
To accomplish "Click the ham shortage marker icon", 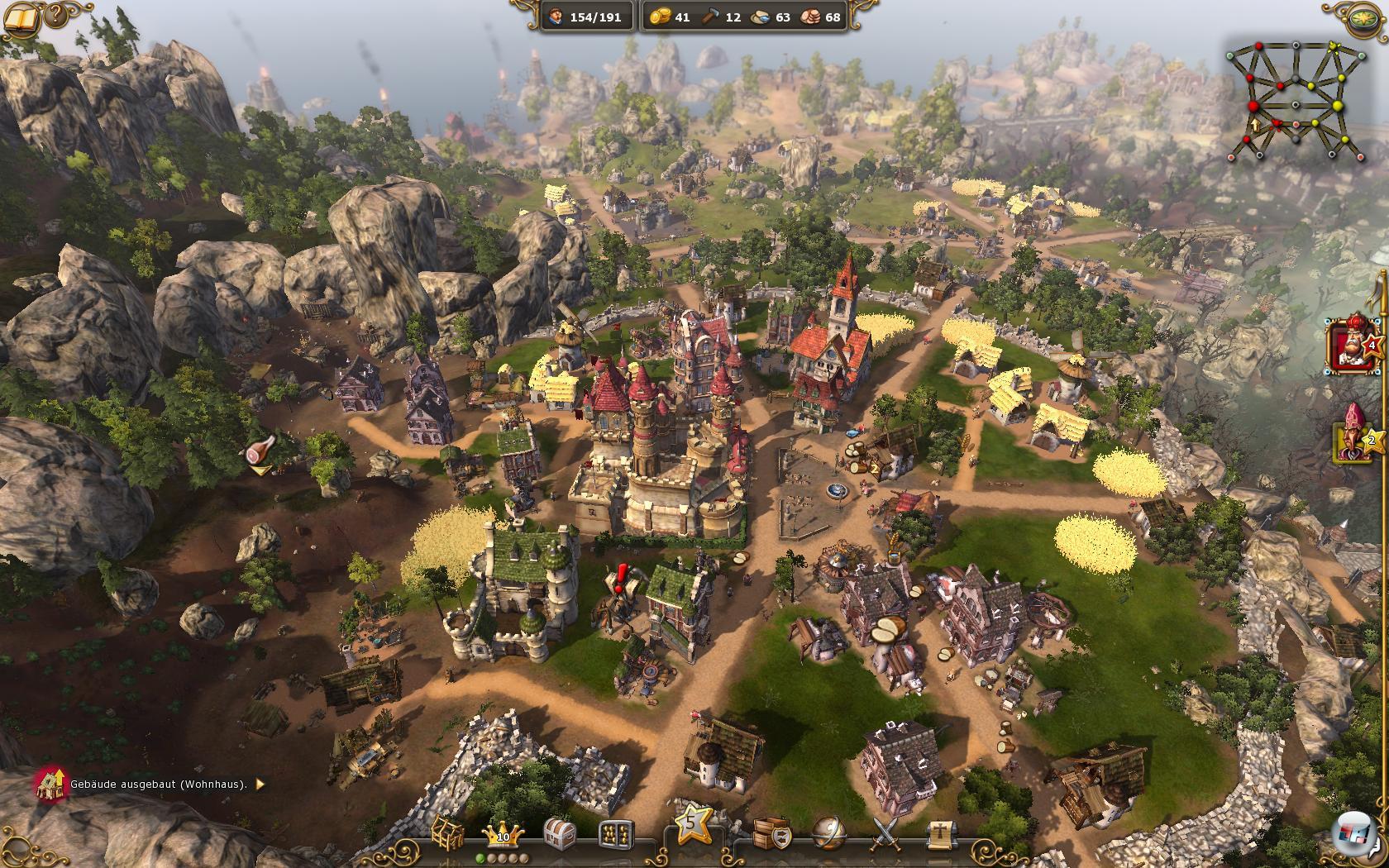I will tap(260, 454).
